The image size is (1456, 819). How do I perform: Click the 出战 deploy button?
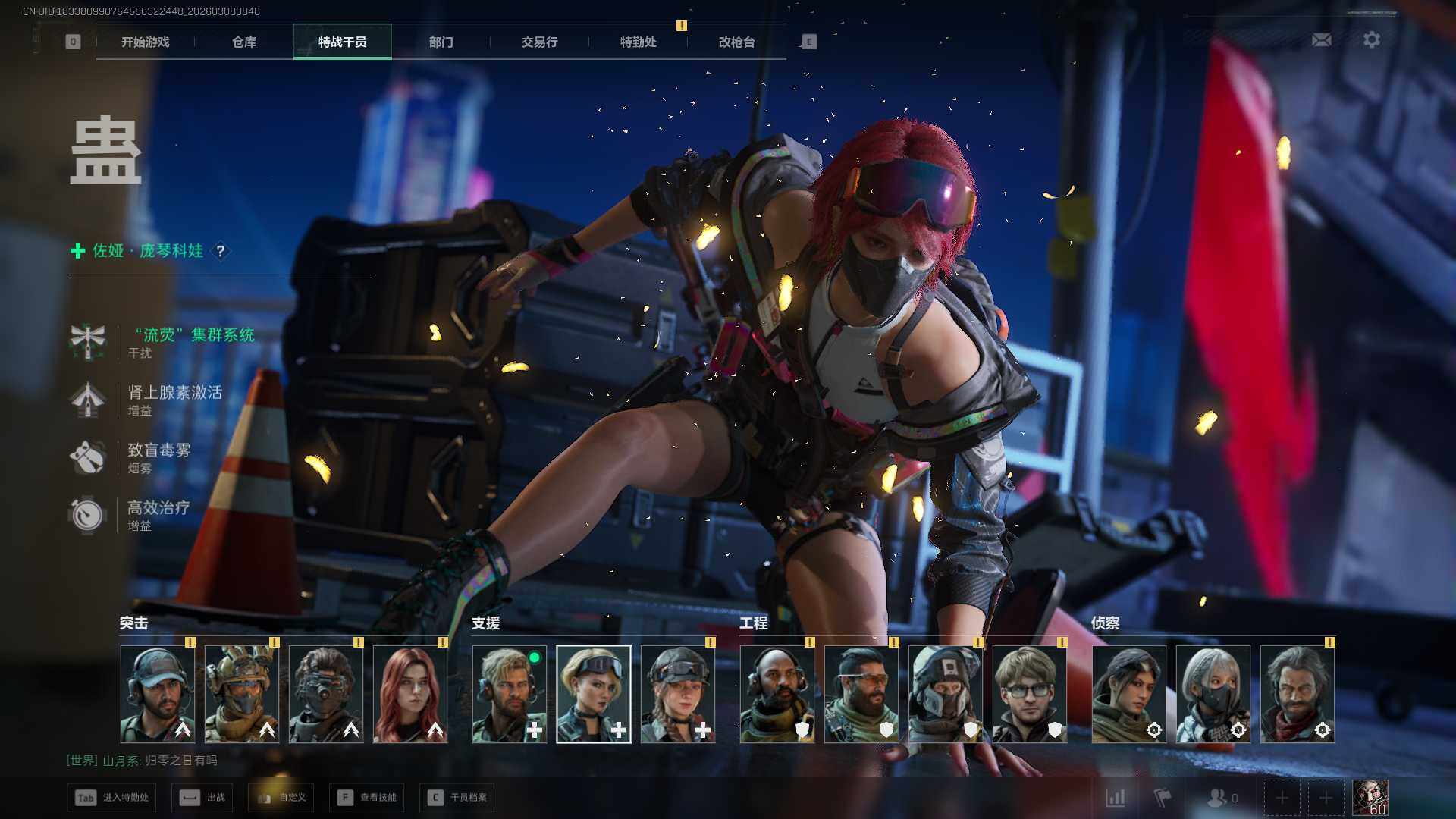202,798
